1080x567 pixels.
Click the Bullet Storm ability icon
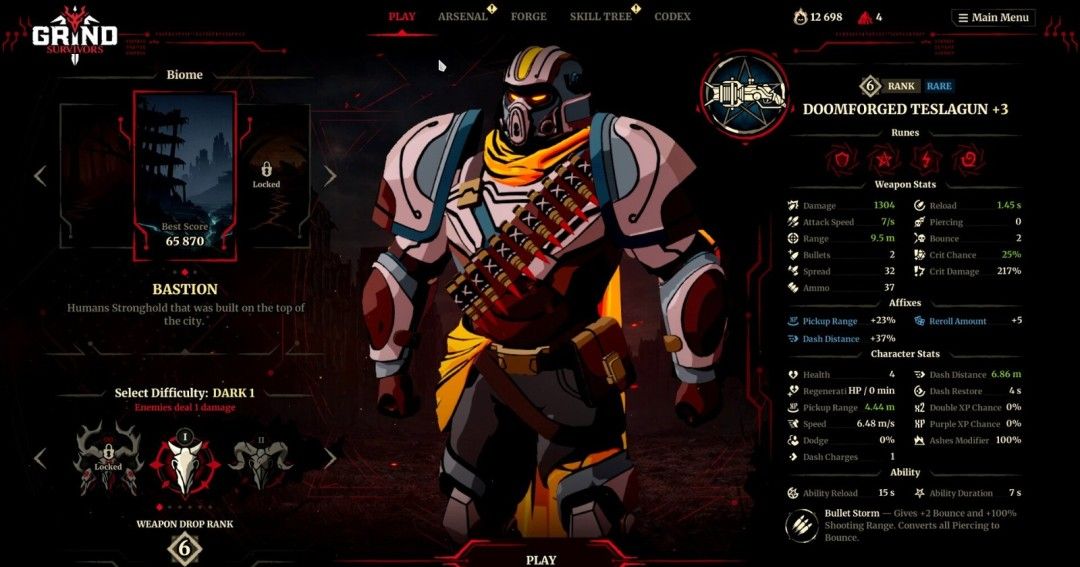point(802,526)
